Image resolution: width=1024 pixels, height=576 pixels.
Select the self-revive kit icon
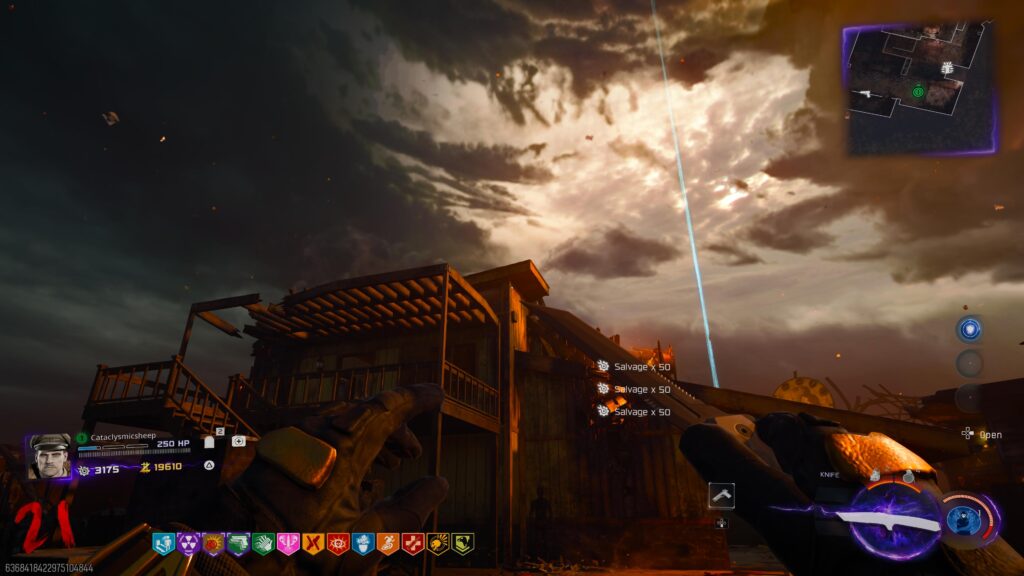[238, 441]
